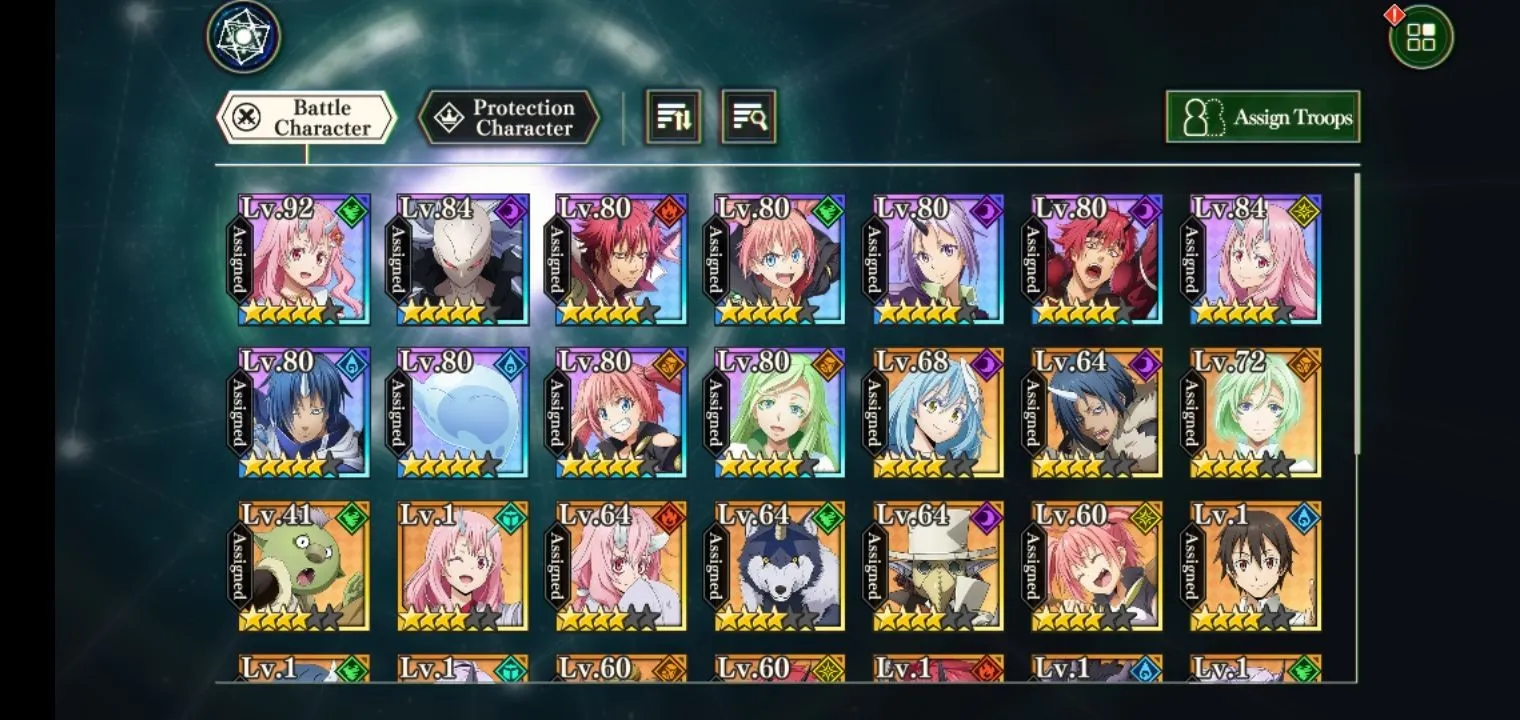The image size is (1520, 720).
Task: Tap the hexagram emblem icon at top-left
Action: pyautogui.click(x=244, y=37)
